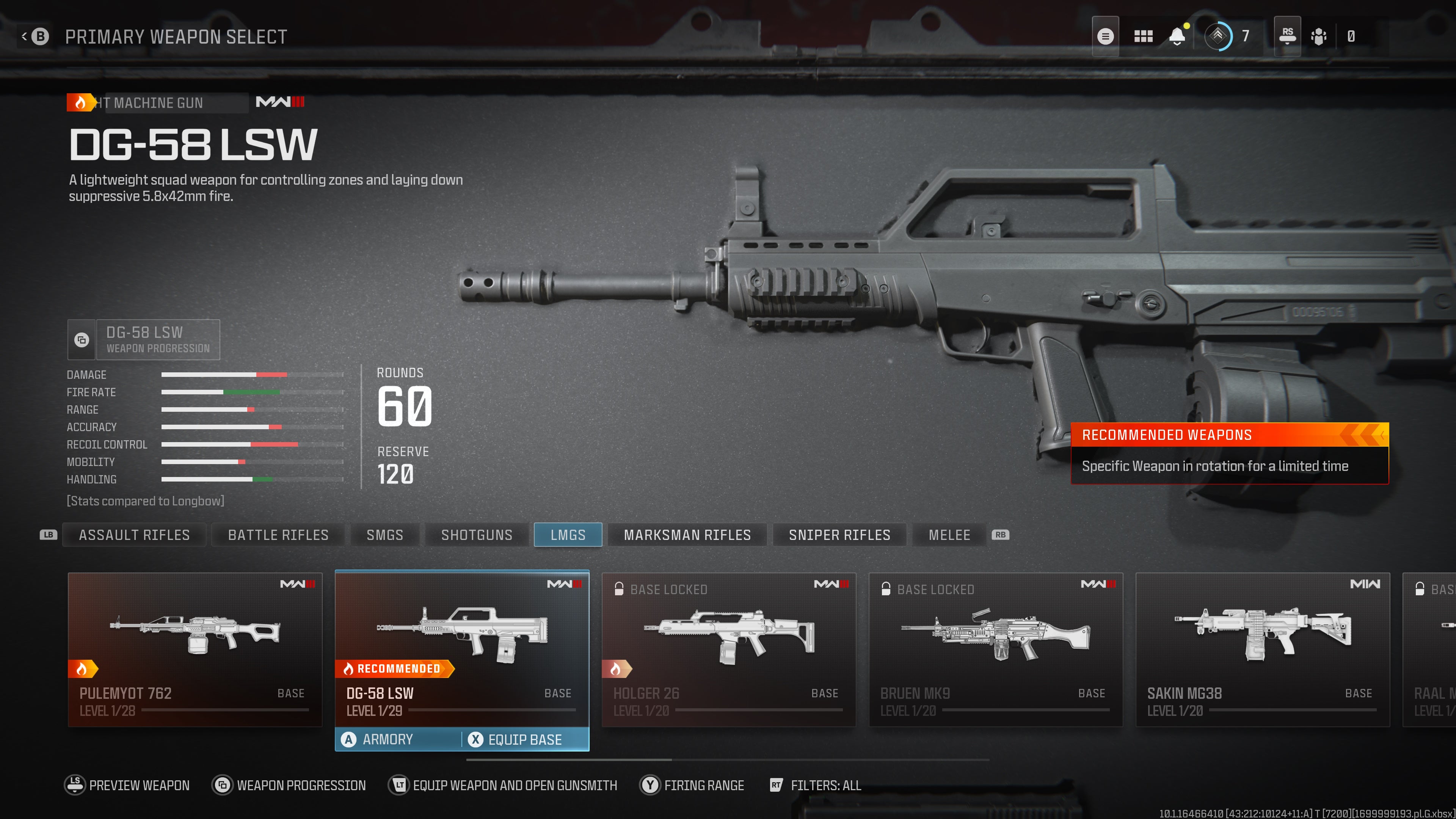This screenshot has width=1456, height=819.
Task: Open the notifications bell icon
Action: [1177, 36]
